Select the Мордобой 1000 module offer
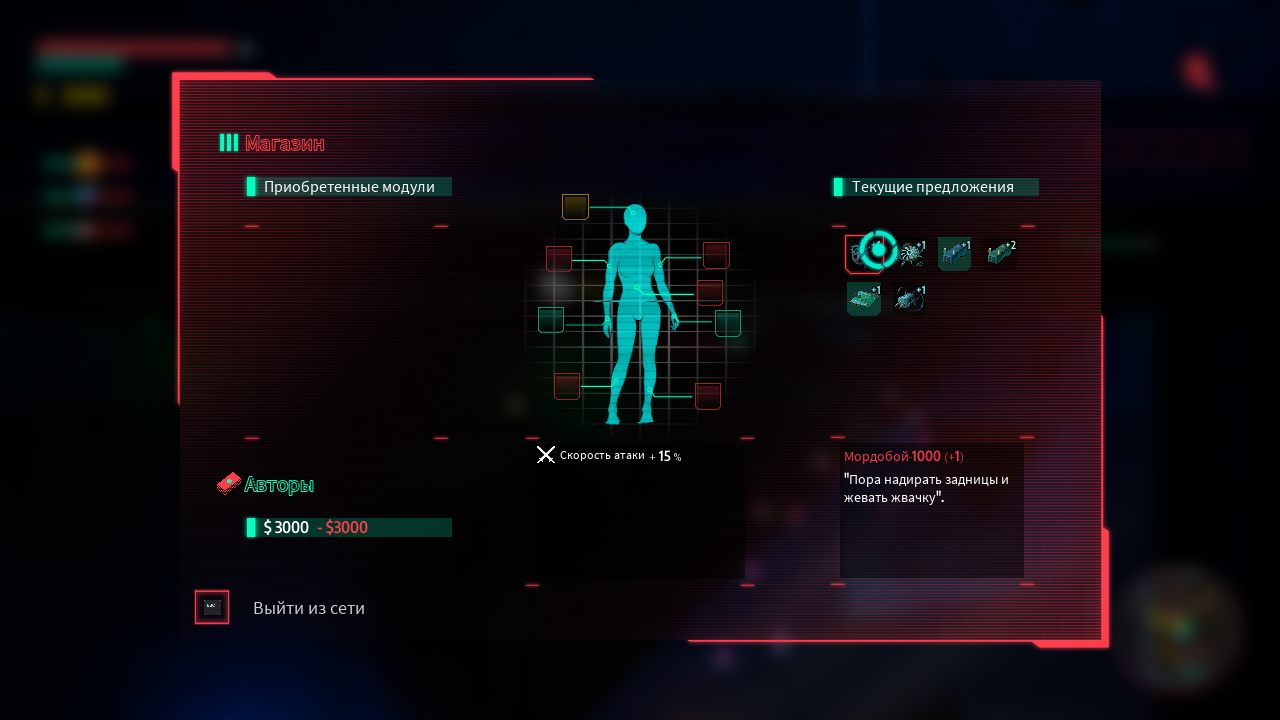Viewport: 1280px width, 720px height. [x=862, y=253]
